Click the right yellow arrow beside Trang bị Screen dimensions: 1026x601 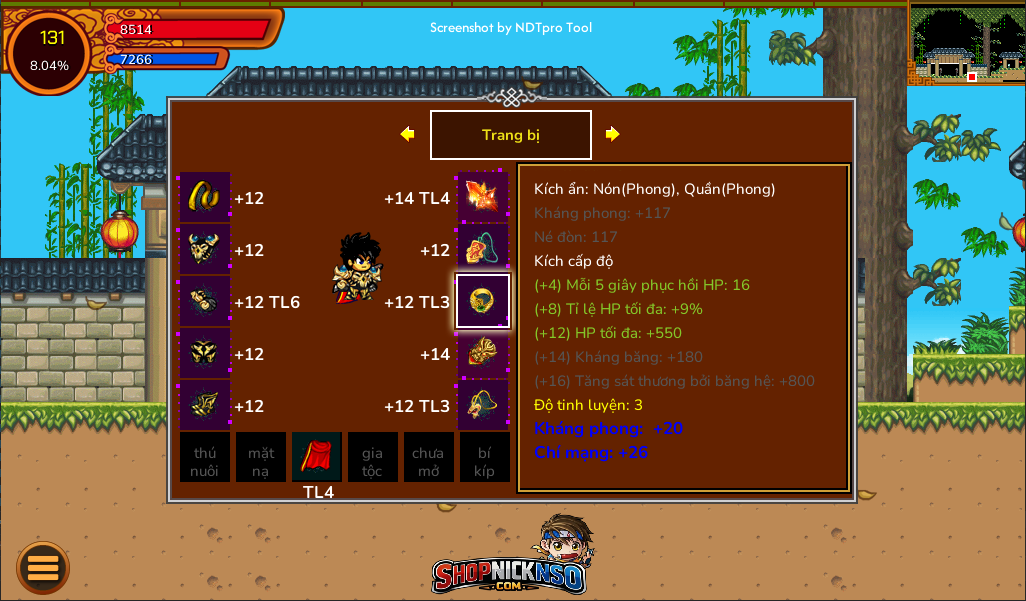click(612, 134)
